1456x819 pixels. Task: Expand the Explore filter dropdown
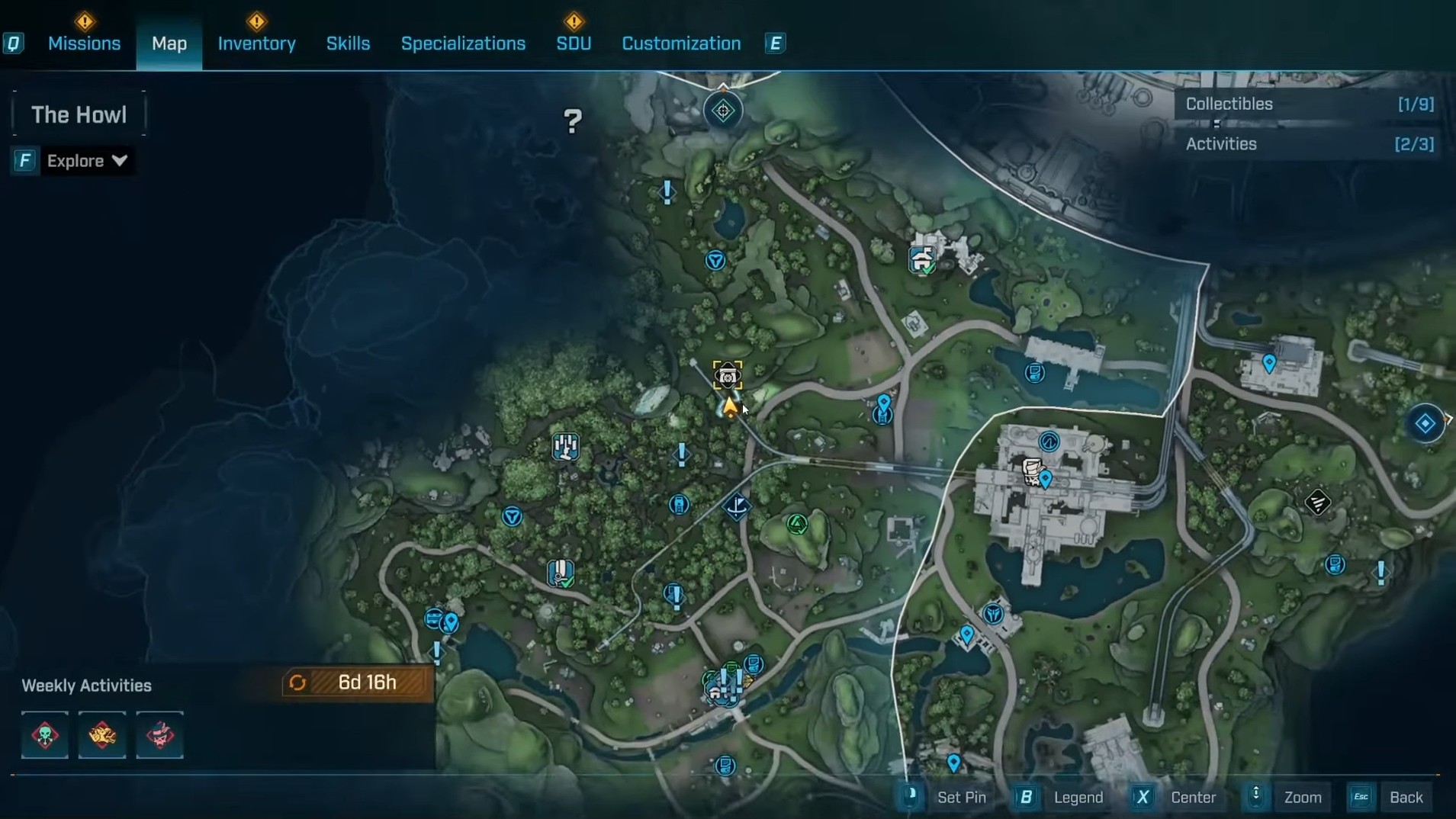86,161
